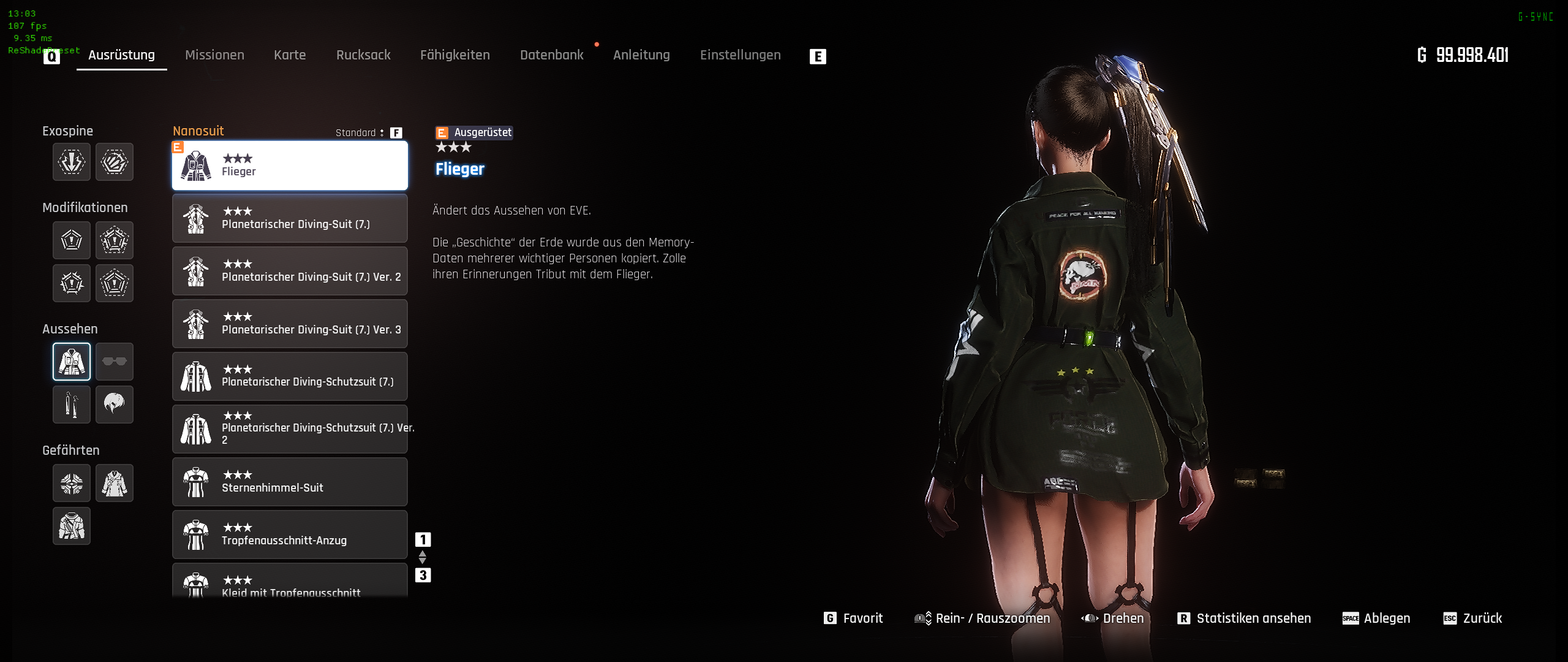The width and height of the screenshot is (1568, 662).
Task: Click Zurück to go back
Action: click(1473, 618)
